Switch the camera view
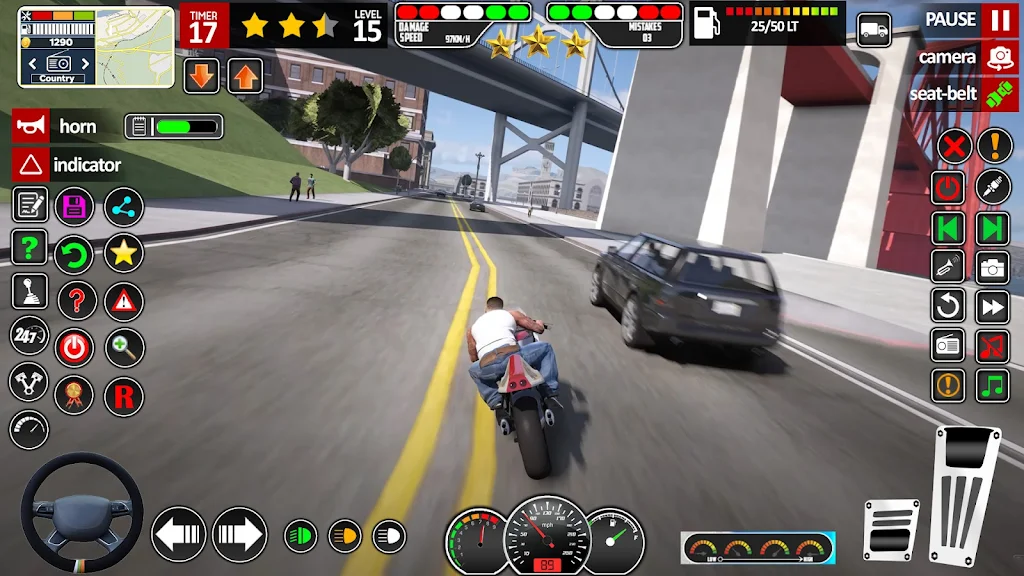The width and height of the screenshot is (1024, 576). click(998, 57)
